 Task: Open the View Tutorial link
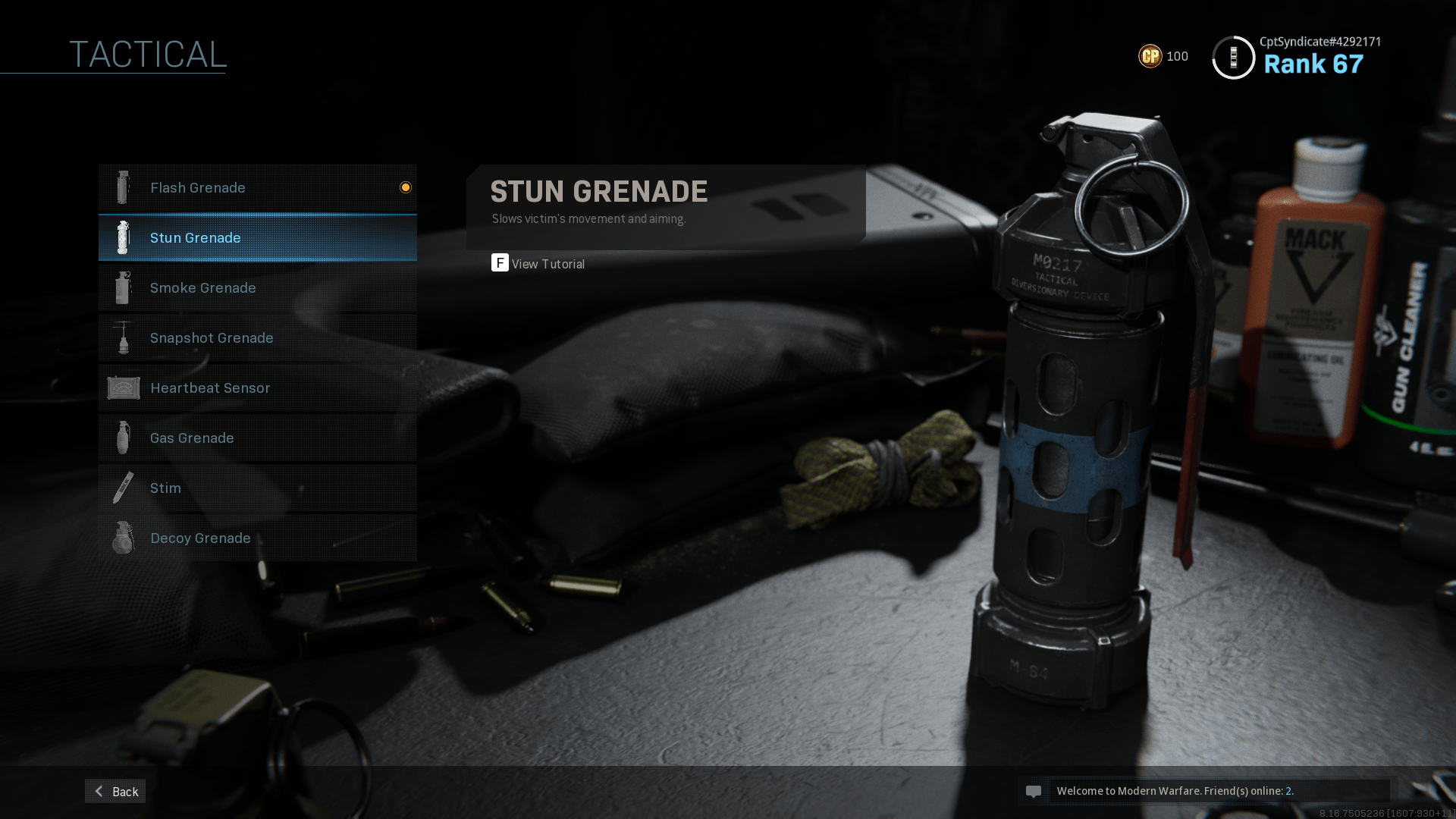point(538,264)
